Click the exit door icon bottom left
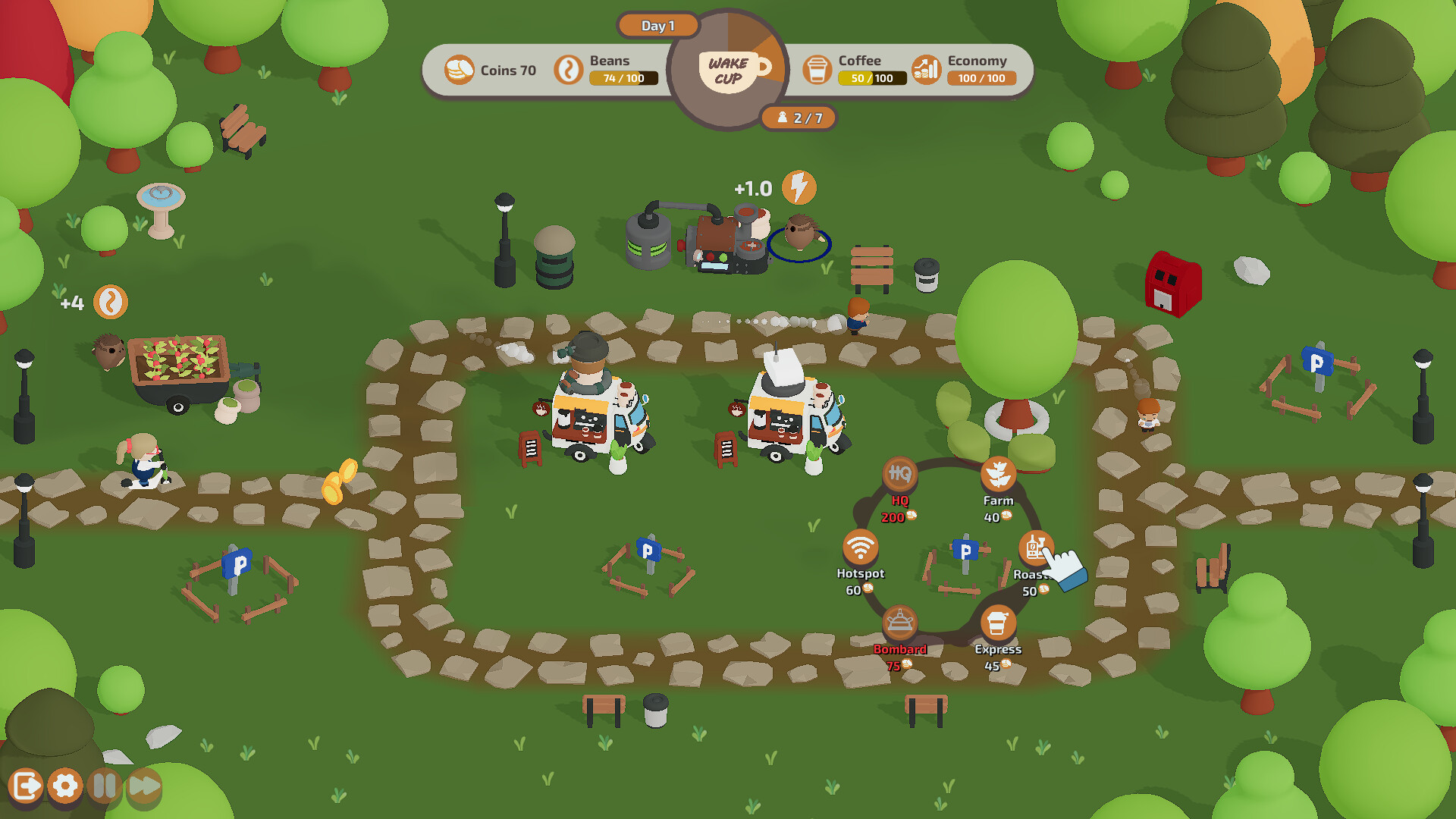1456x819 pixels. click(x=27, y=787)
